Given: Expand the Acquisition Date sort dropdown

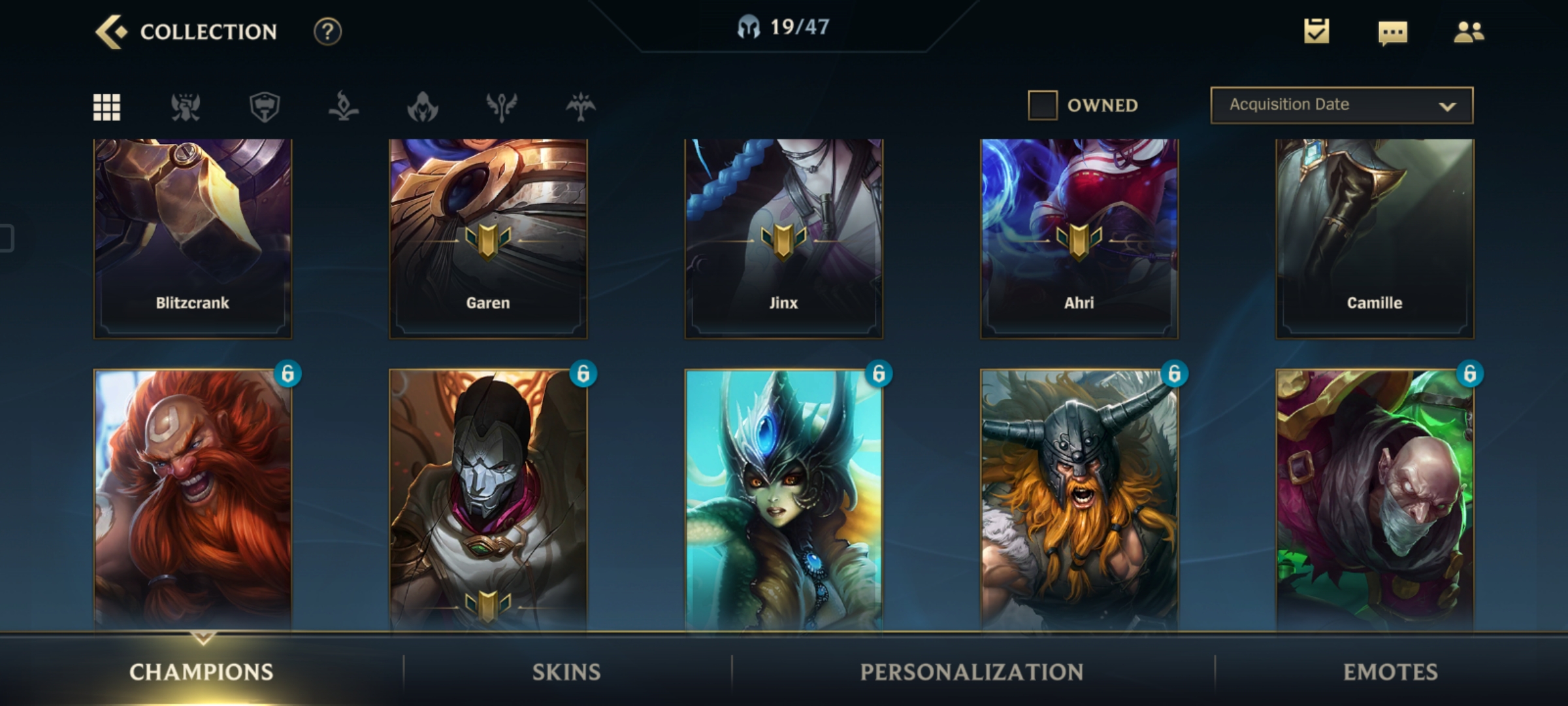Looking at the screenshot, I should [1341, 105].
